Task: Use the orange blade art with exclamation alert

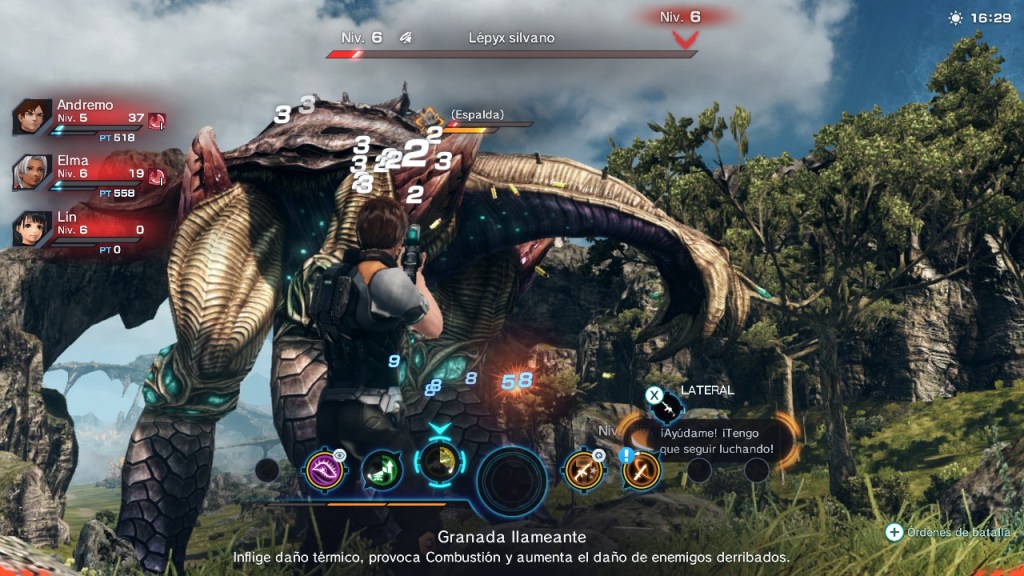Action: point(641,469)
